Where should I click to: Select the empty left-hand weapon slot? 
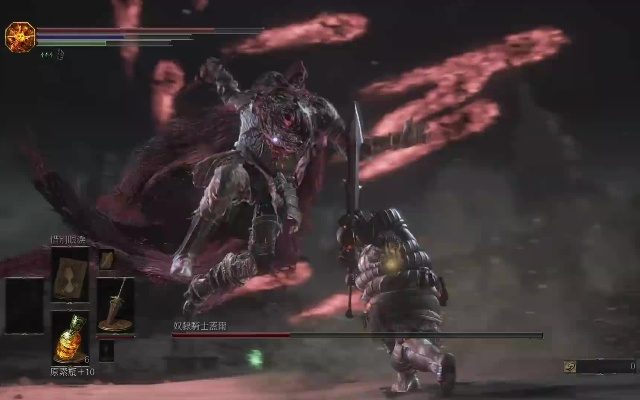pyautogui.click(x=24, y=305)
